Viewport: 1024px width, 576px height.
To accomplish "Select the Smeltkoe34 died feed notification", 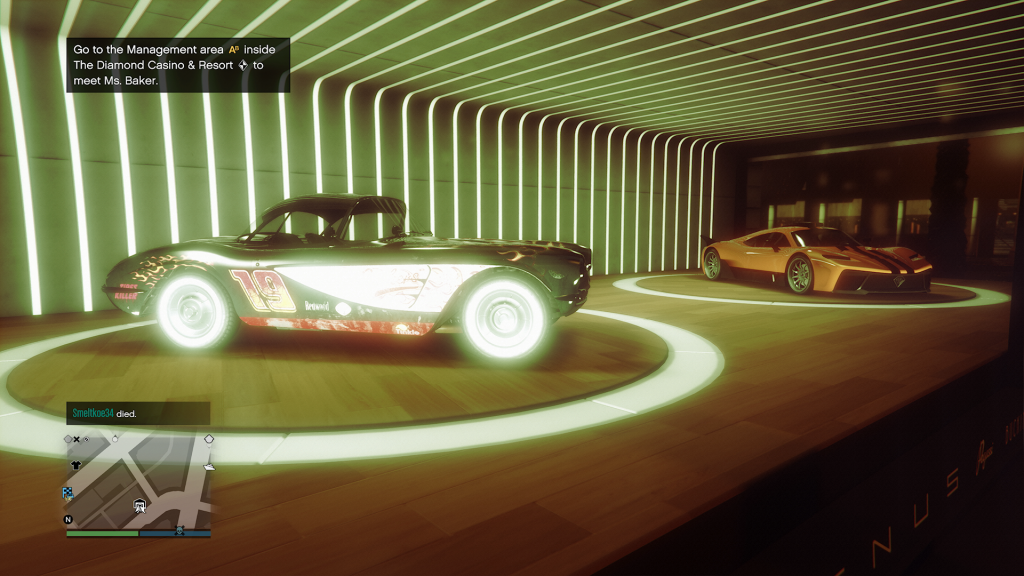I will 138,412.
